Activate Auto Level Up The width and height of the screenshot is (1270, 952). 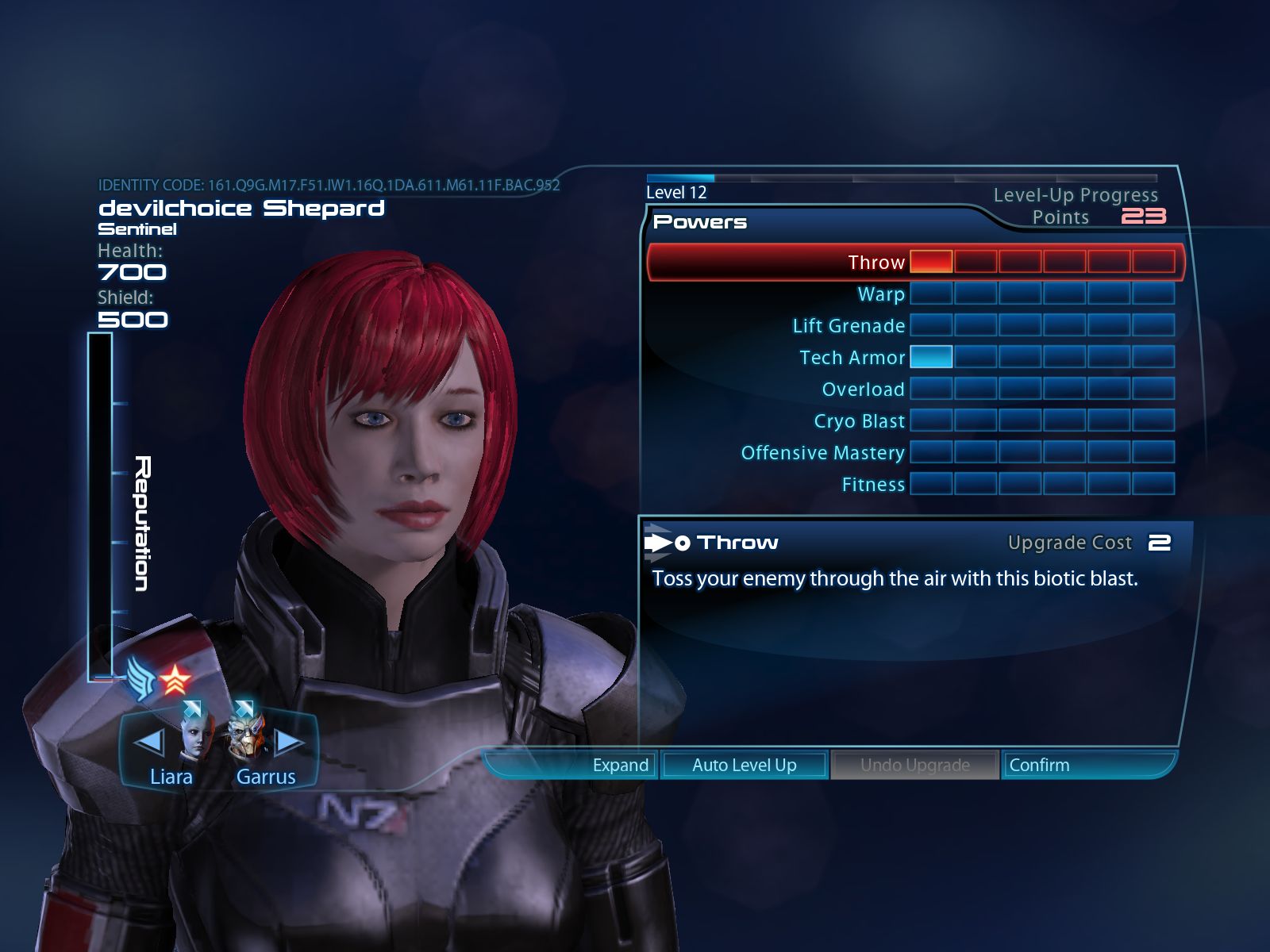[x=744, y=766]
